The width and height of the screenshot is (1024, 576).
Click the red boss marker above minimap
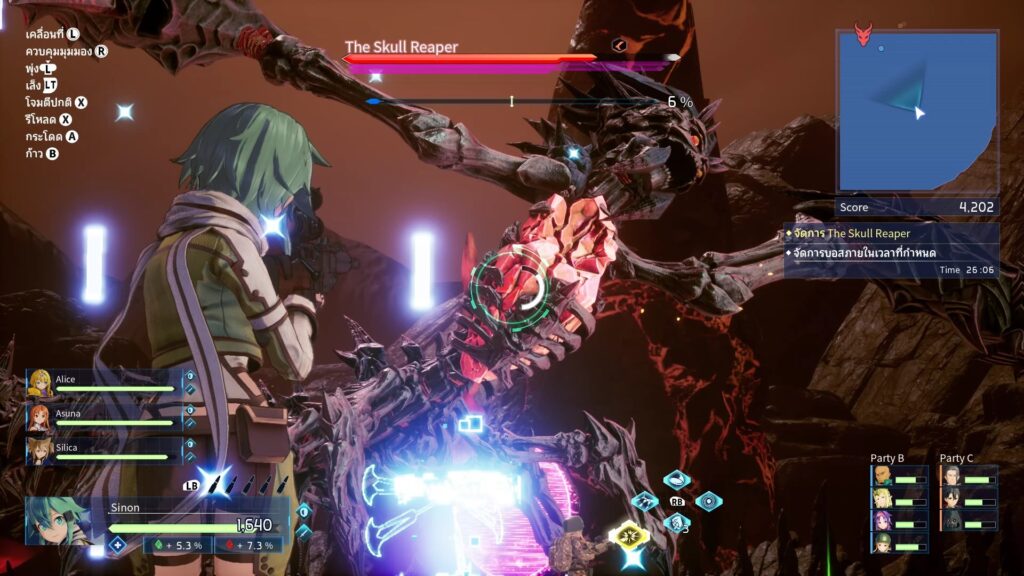coord(863,35)
